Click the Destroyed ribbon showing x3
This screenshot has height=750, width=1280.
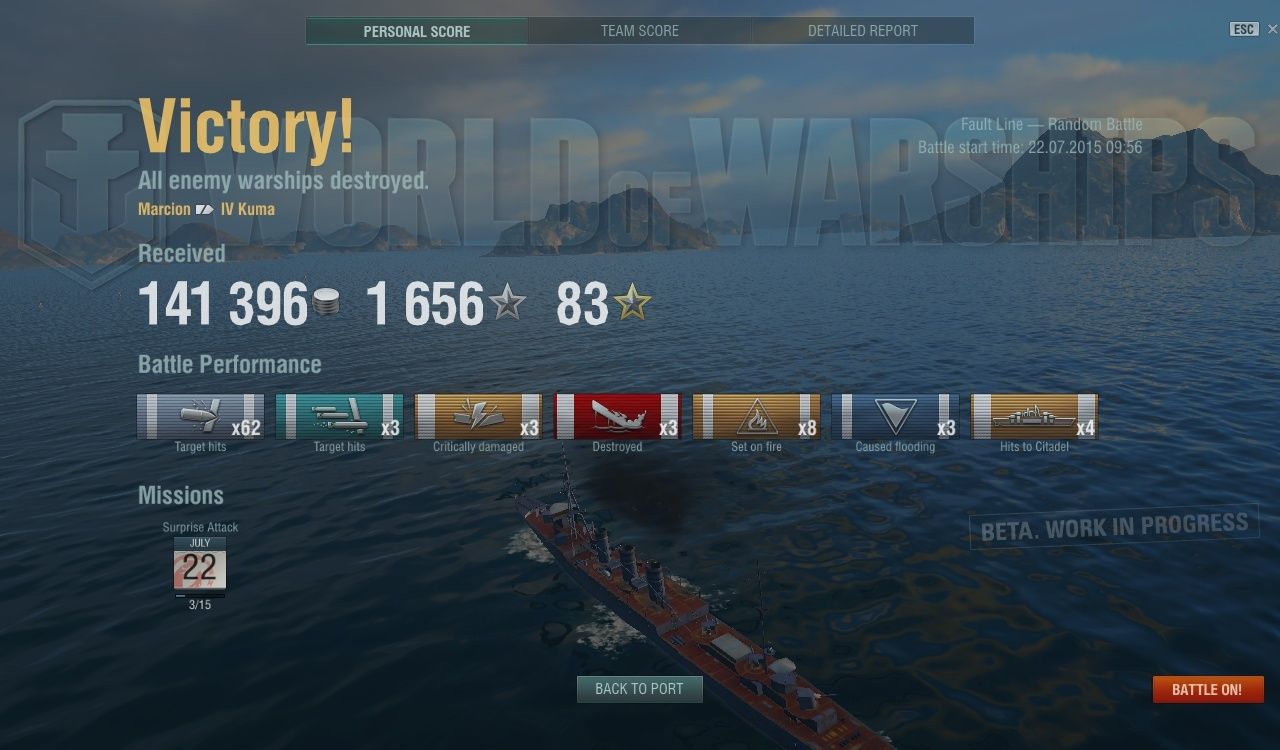618,416
